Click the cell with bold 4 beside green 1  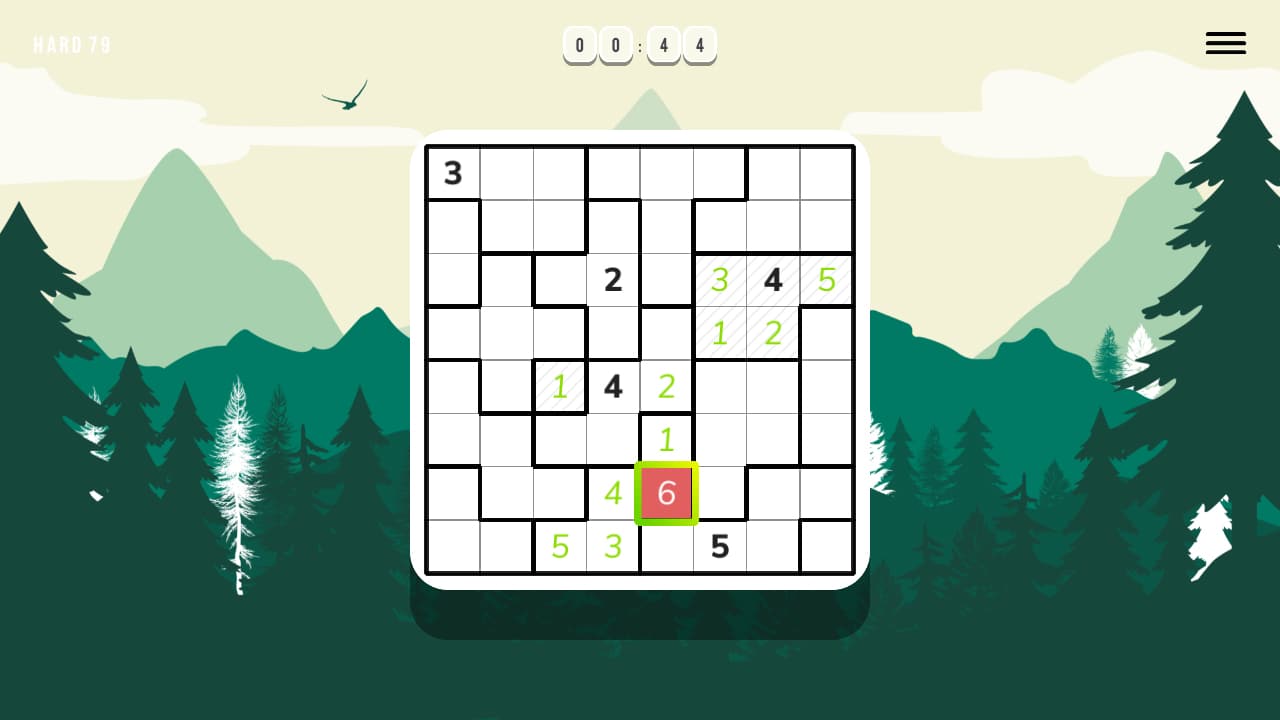pos(613,387)
